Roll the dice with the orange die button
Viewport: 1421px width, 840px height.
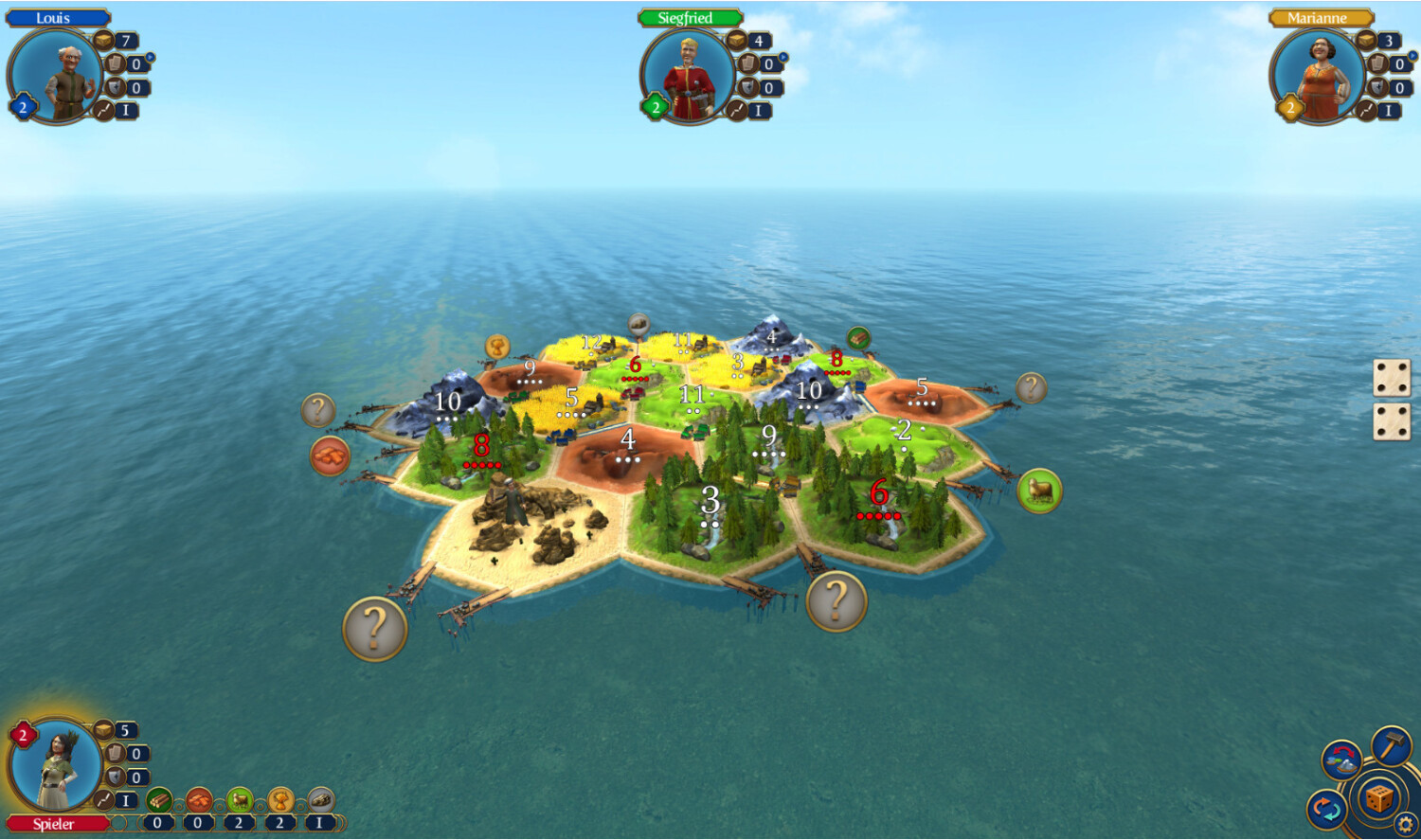(x=1378, y=797)
